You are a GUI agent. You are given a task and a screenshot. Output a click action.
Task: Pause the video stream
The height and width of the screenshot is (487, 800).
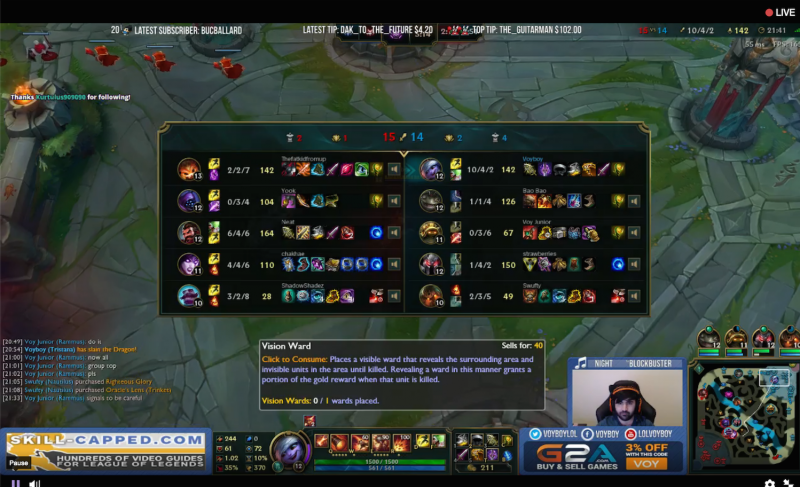15,482
